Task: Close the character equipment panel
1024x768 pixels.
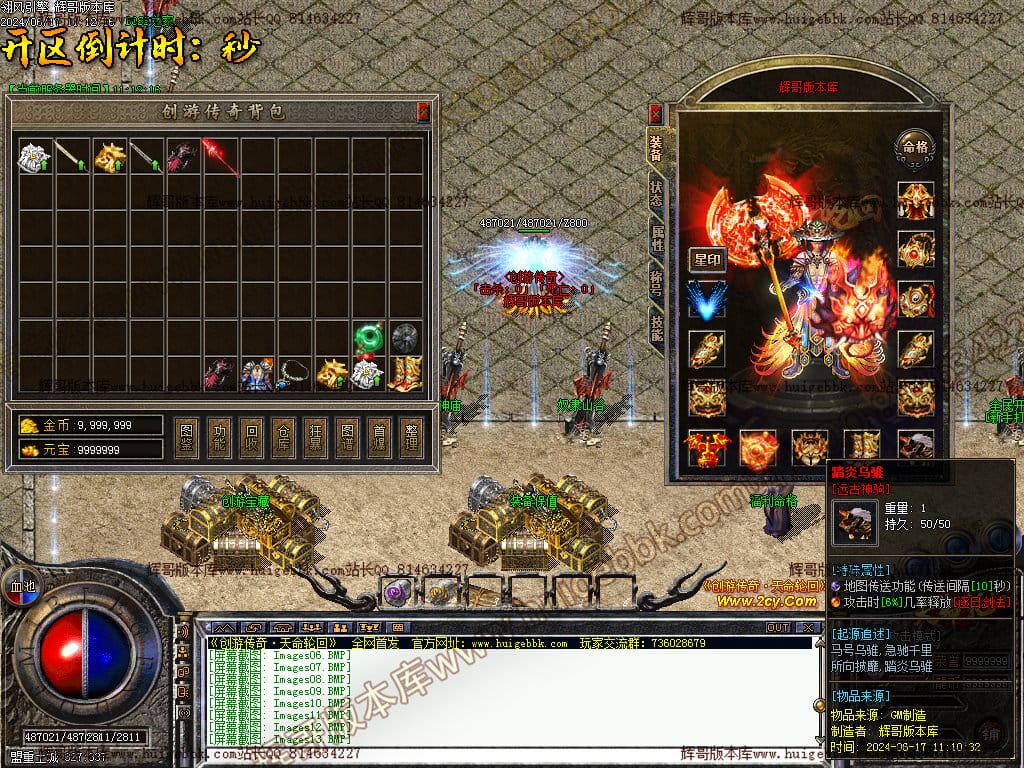Action: pos(656,113)
